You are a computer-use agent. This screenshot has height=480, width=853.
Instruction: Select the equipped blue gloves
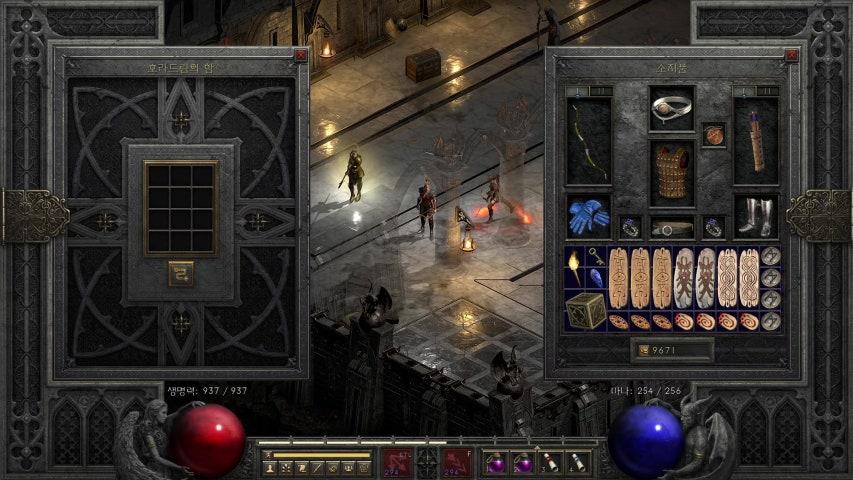point(589,216)
